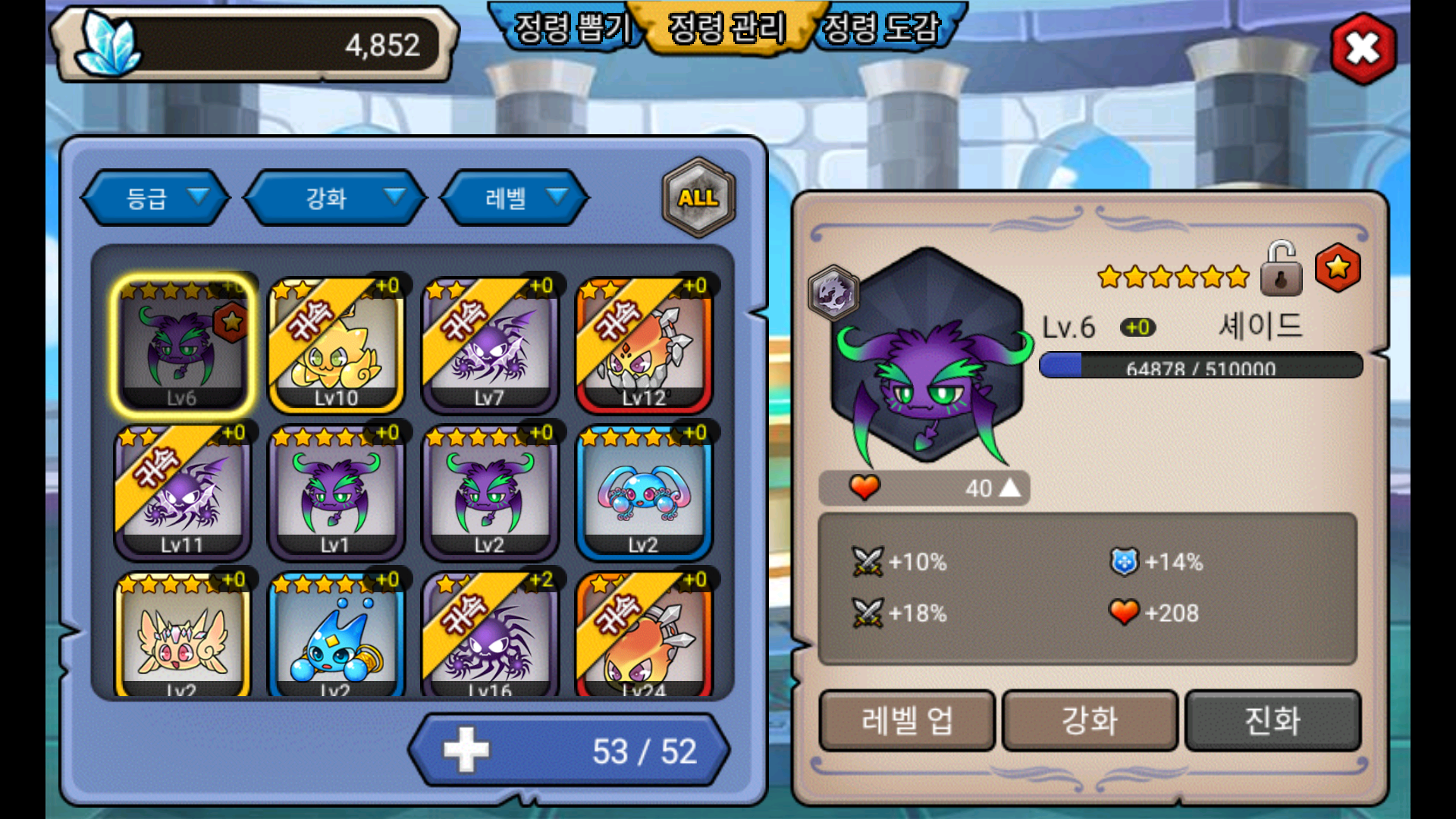Expand the 강화 sort dropdown

(335, 198)
